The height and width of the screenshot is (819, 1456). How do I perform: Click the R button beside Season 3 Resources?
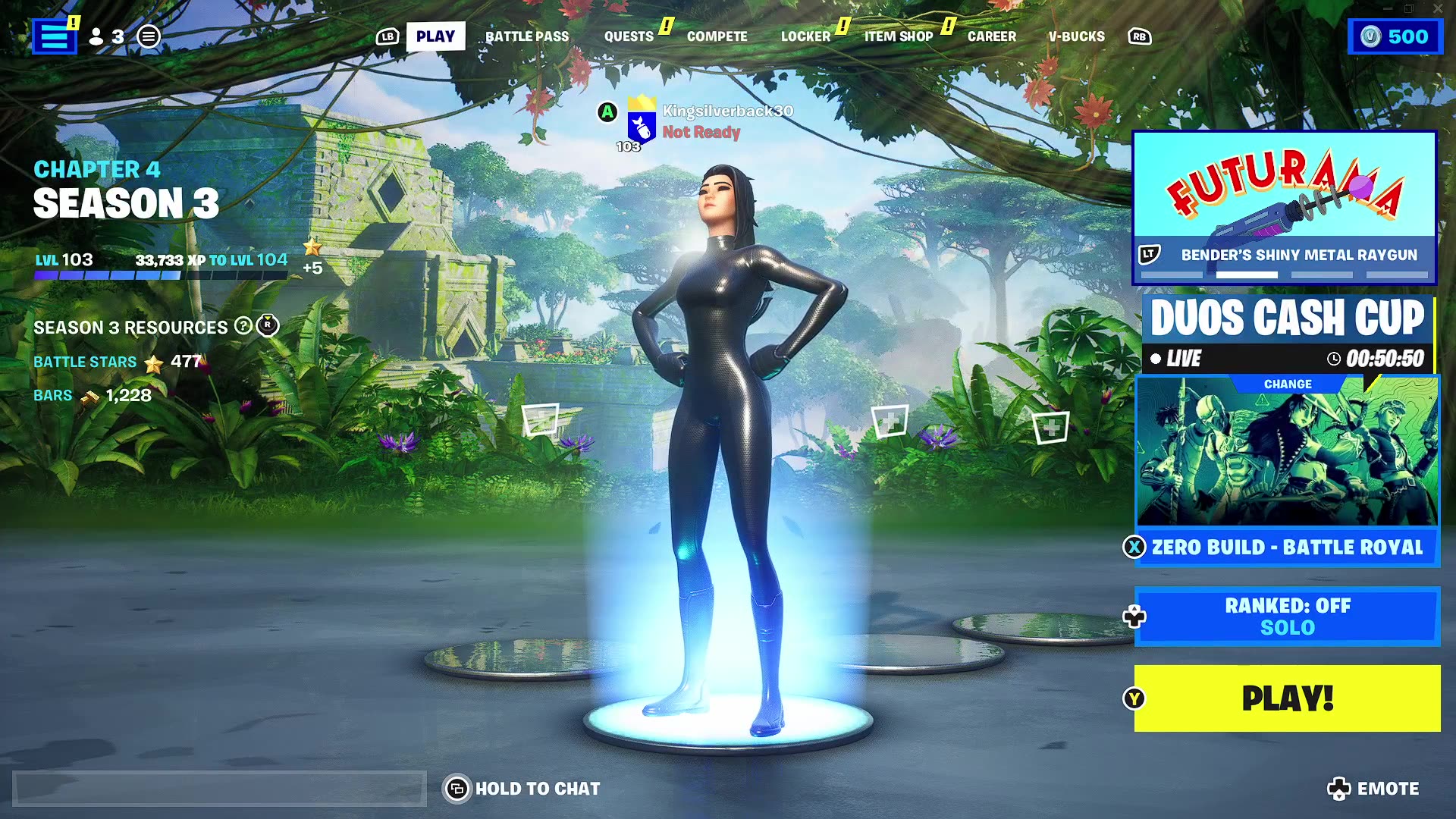pyautogui.click(x=266, y=327)
